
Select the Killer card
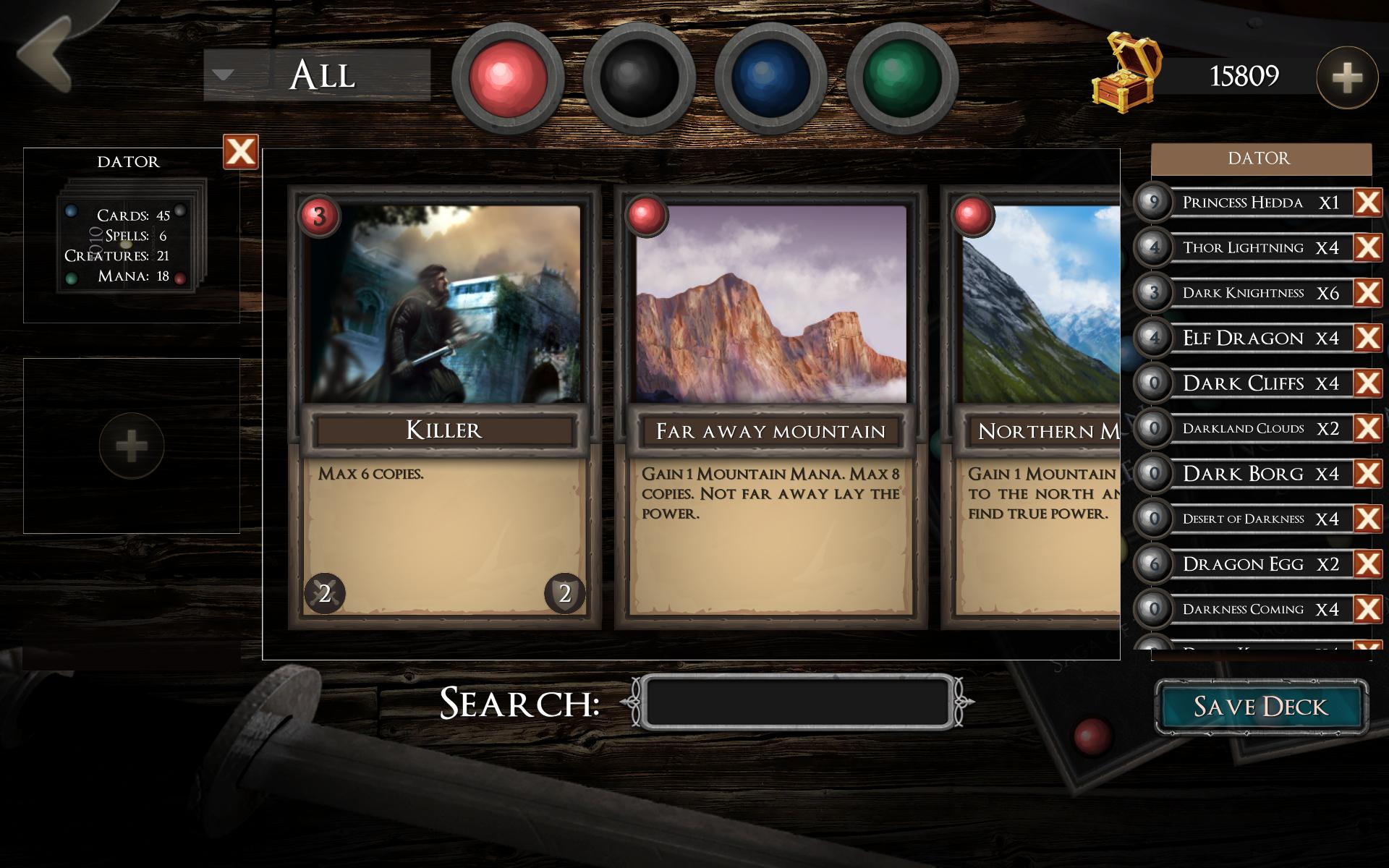coord(444,407)
